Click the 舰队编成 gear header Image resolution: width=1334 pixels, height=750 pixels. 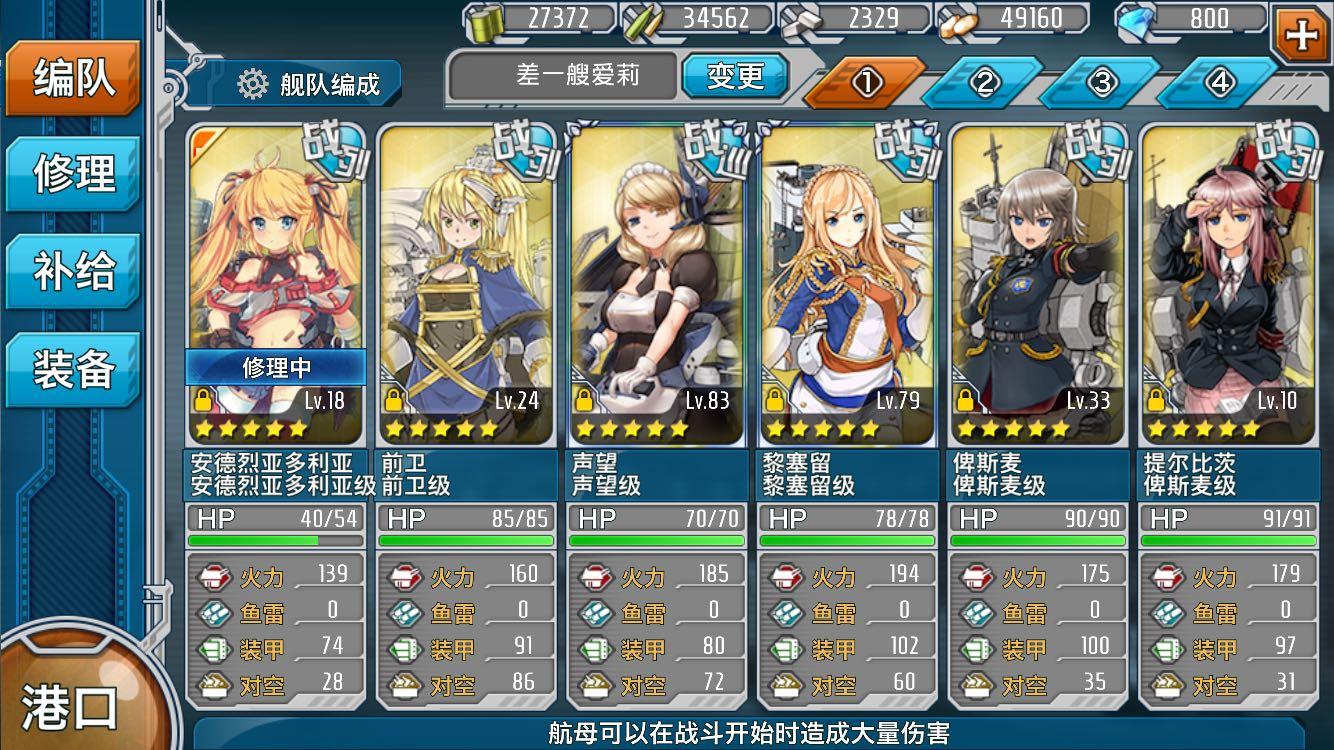pyautogui.click(x=310, y=84)
